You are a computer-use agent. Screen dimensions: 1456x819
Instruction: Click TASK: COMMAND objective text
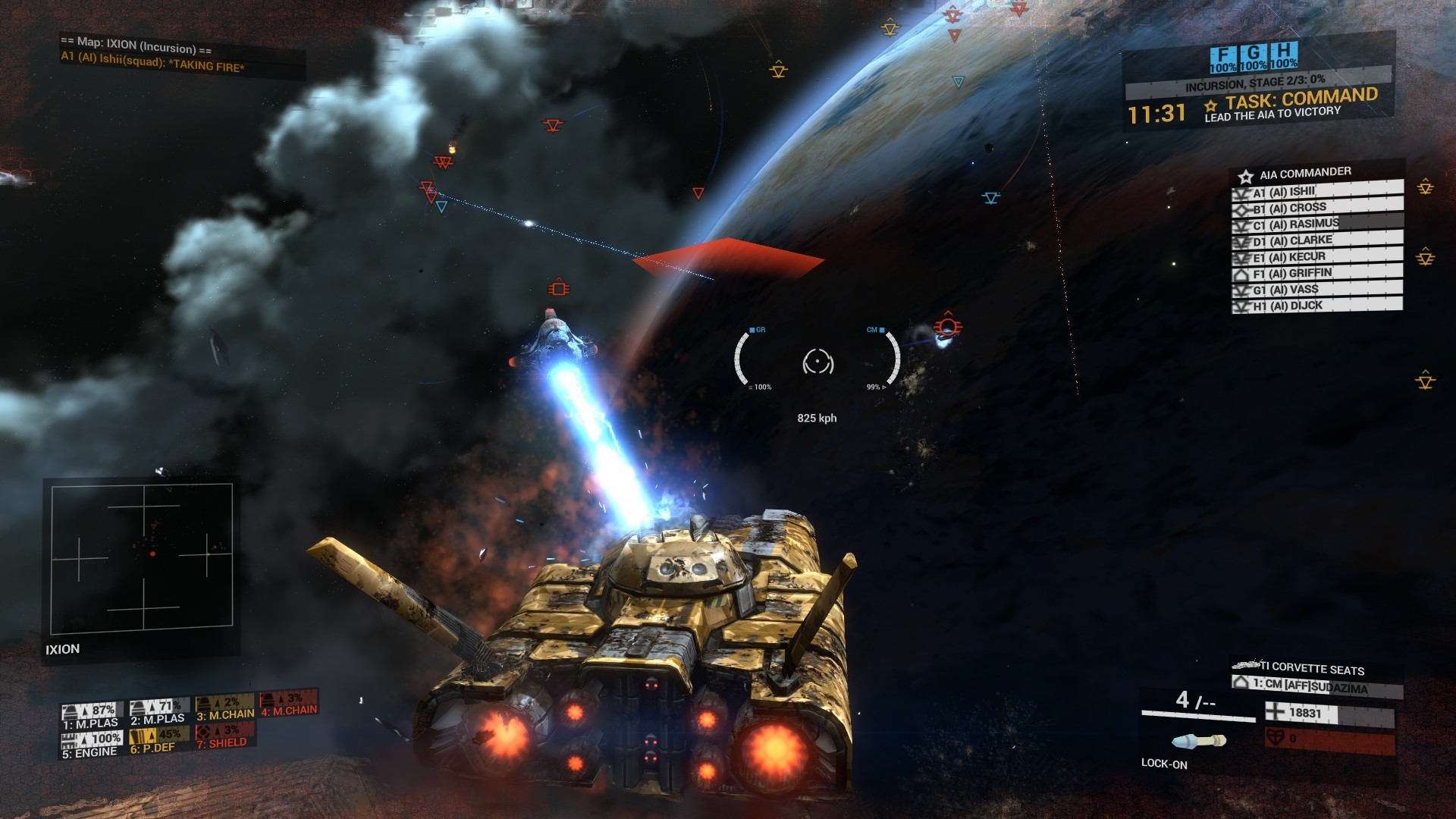(1289, 99)
